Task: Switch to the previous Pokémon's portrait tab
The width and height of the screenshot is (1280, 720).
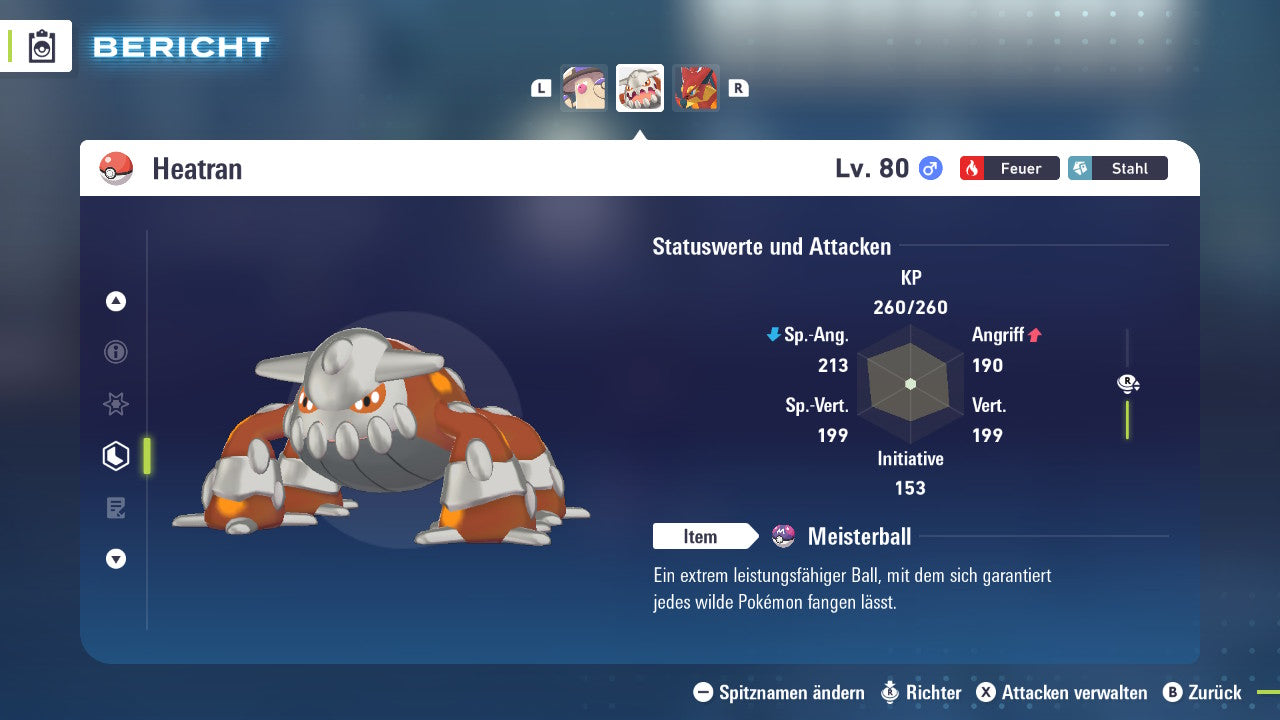Action: 584,88
